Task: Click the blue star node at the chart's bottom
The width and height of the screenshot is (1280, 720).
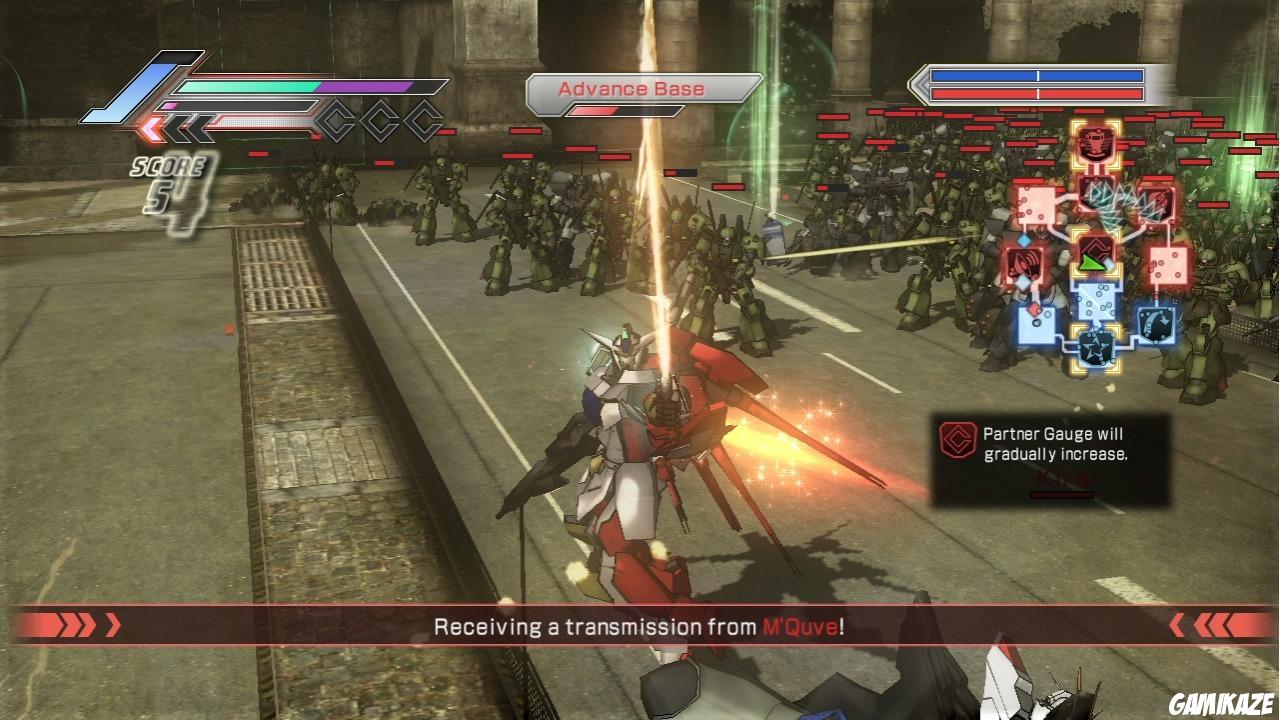Action: [1095, 348]
